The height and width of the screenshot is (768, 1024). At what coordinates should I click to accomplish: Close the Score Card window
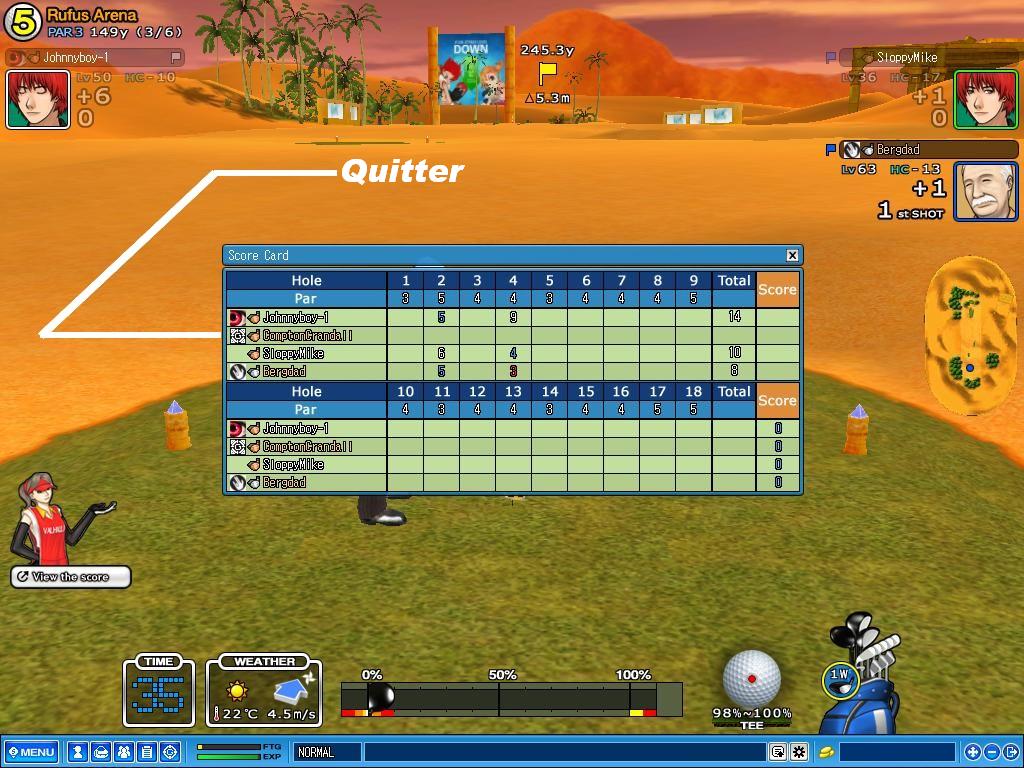point(792,255)
